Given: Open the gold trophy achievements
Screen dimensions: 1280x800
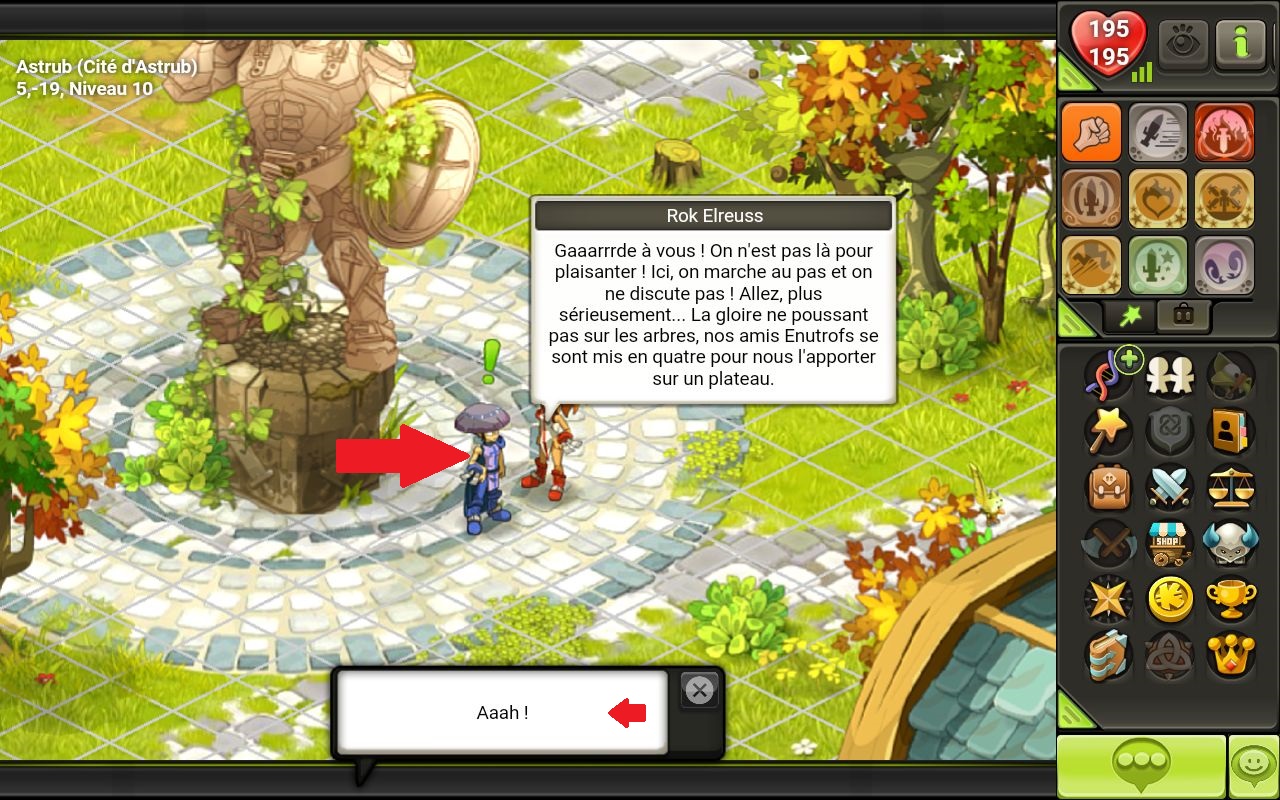Looking at the screenshot, I should [1229, 599].
